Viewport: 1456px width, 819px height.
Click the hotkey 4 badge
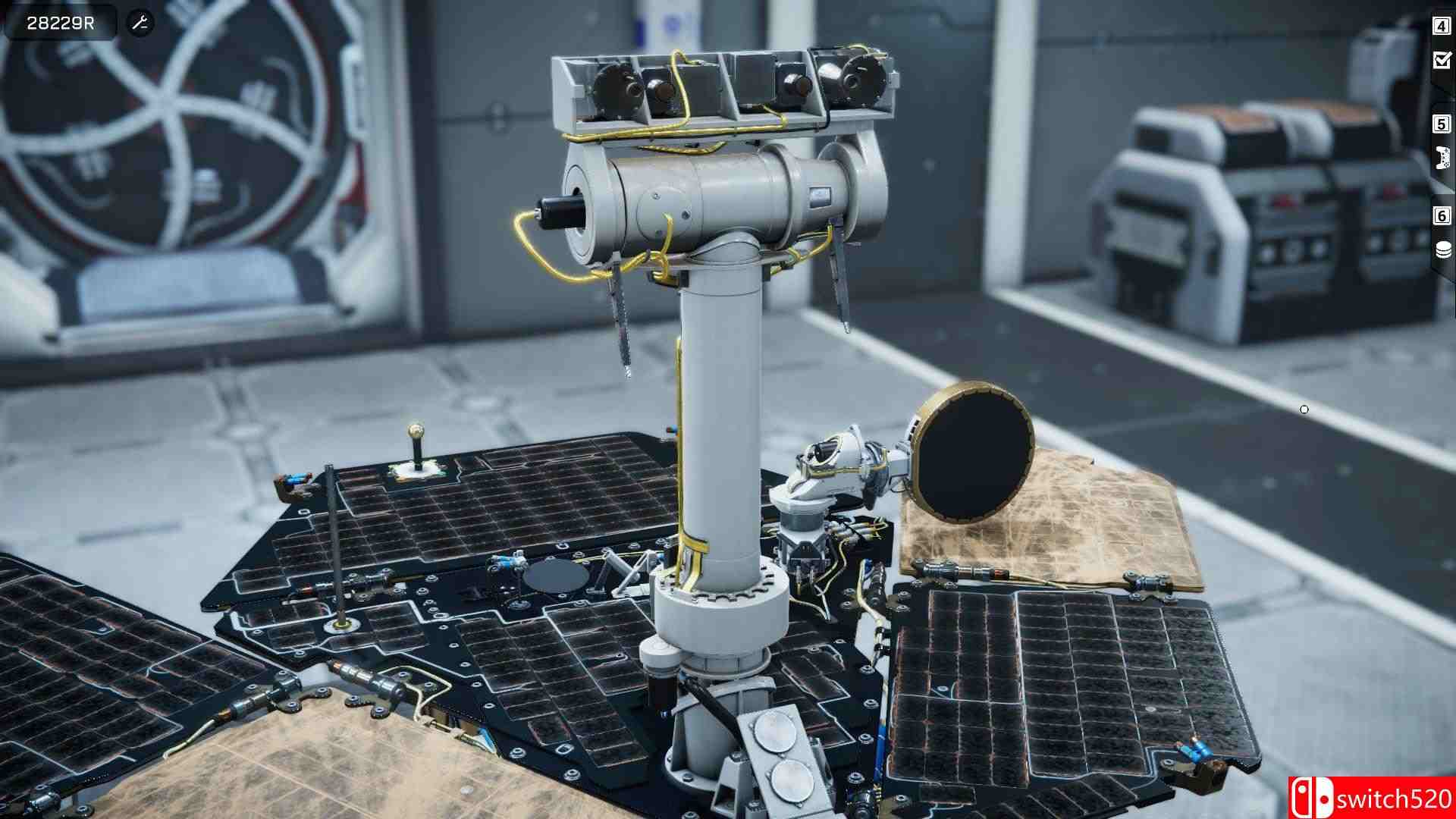[1440, 27]
